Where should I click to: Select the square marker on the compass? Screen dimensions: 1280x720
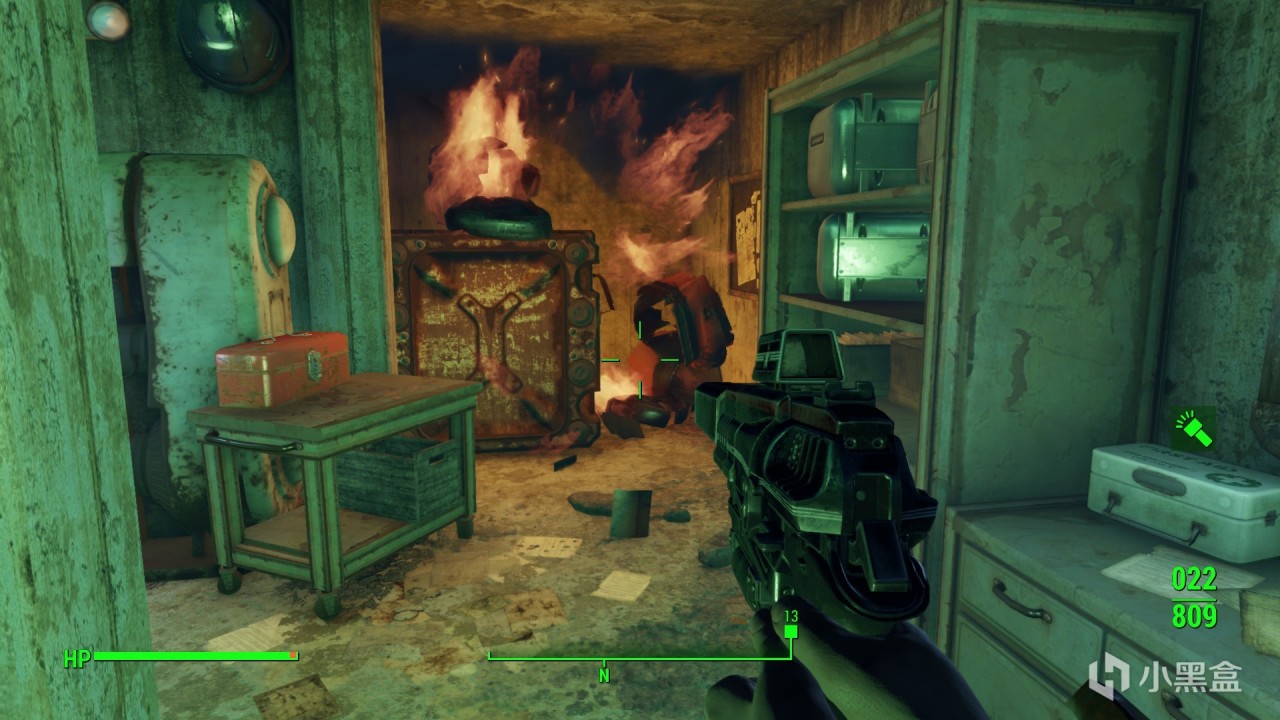click(x=791, y=632)
